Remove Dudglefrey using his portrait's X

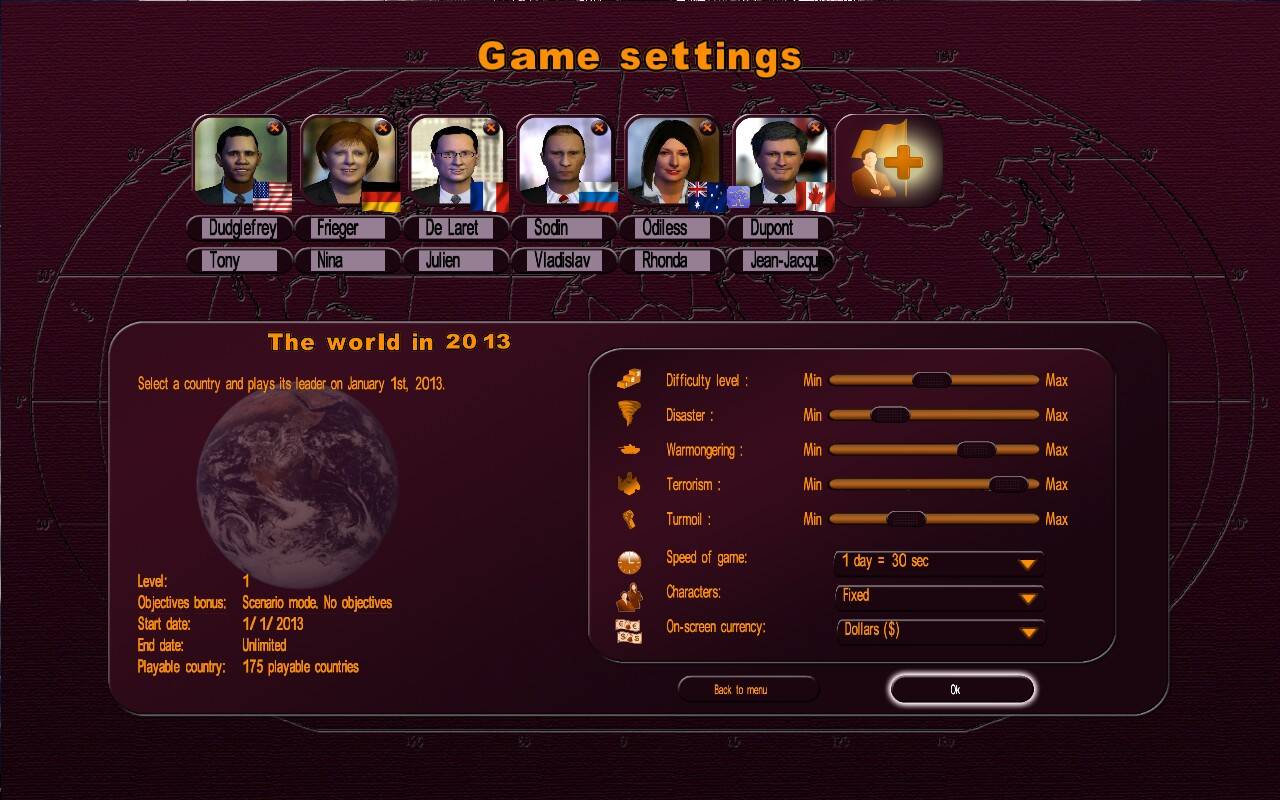tap(275, 128)
